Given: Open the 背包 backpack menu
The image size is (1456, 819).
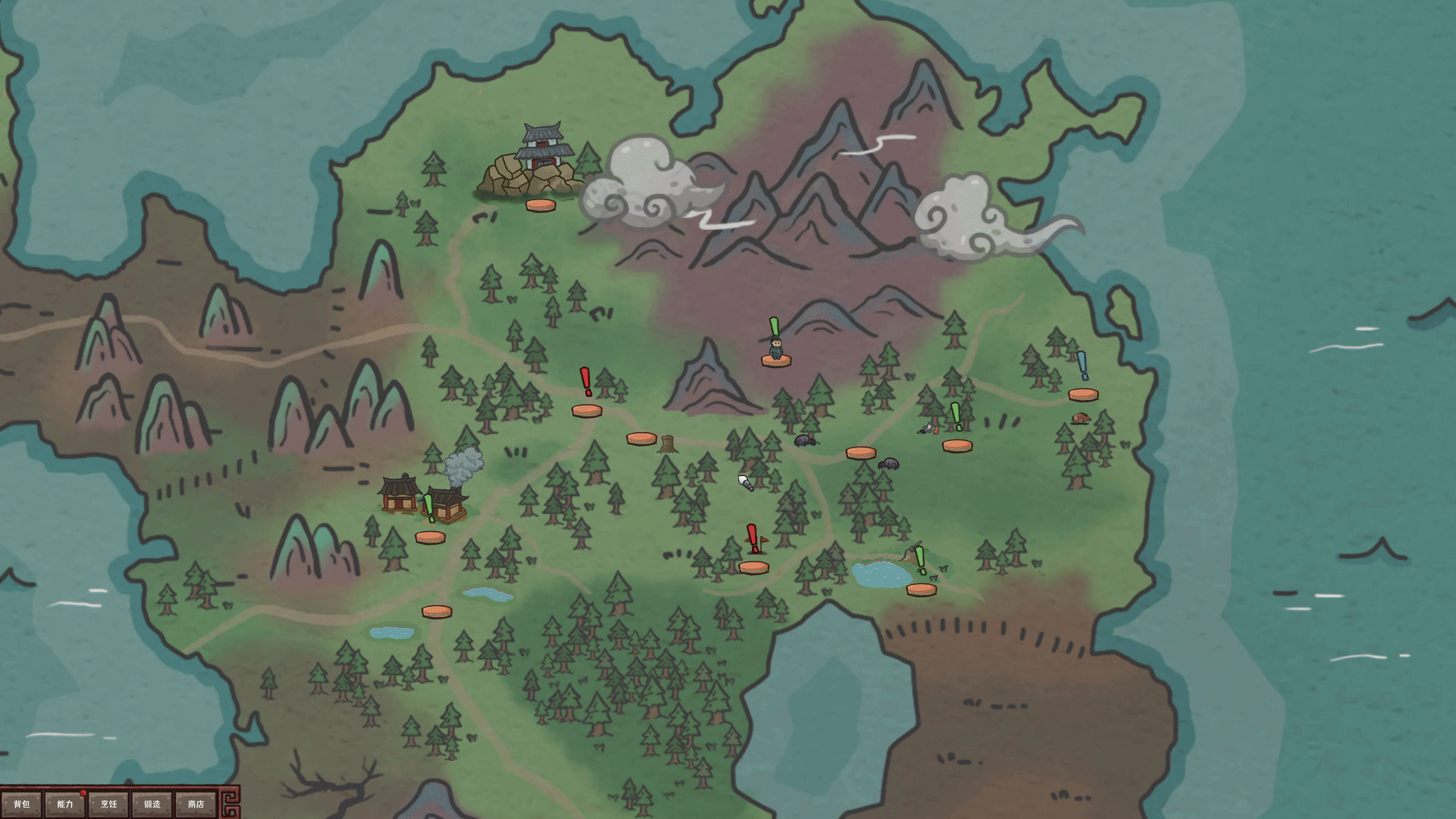Looking at the screenshot, I should click(x=22, y=804).
